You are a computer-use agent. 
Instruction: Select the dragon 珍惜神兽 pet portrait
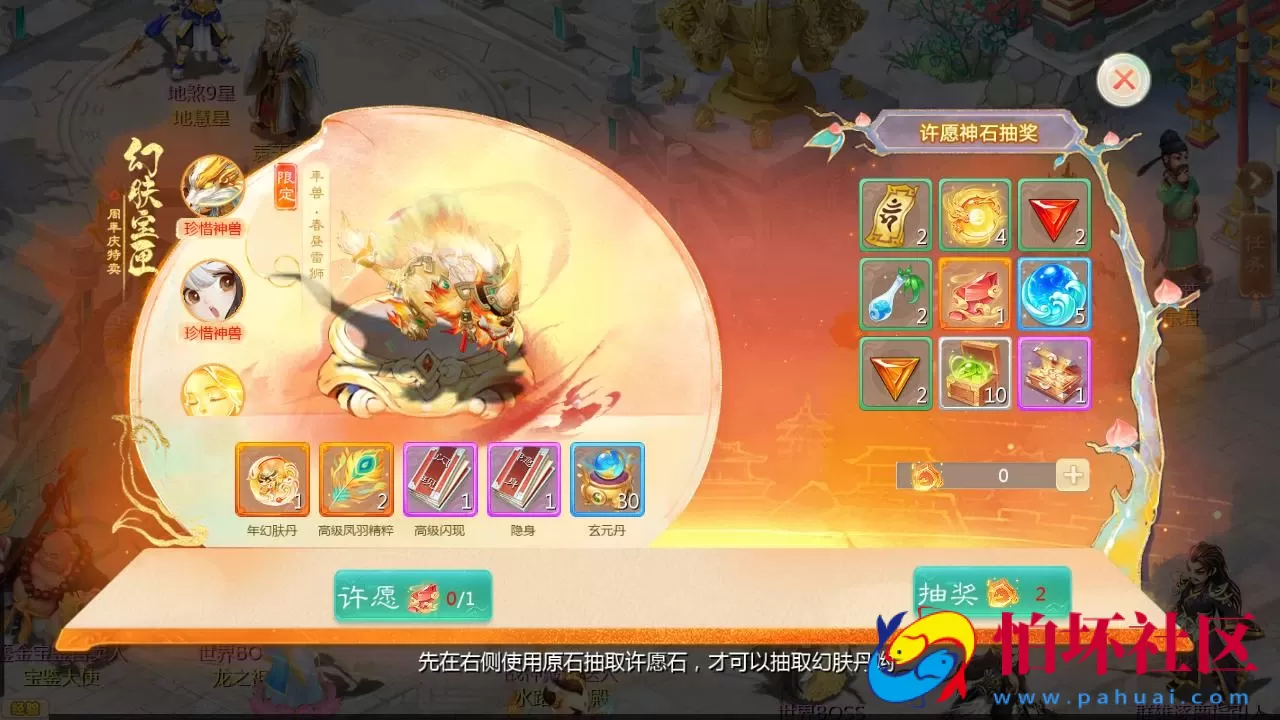click(212, 187)
